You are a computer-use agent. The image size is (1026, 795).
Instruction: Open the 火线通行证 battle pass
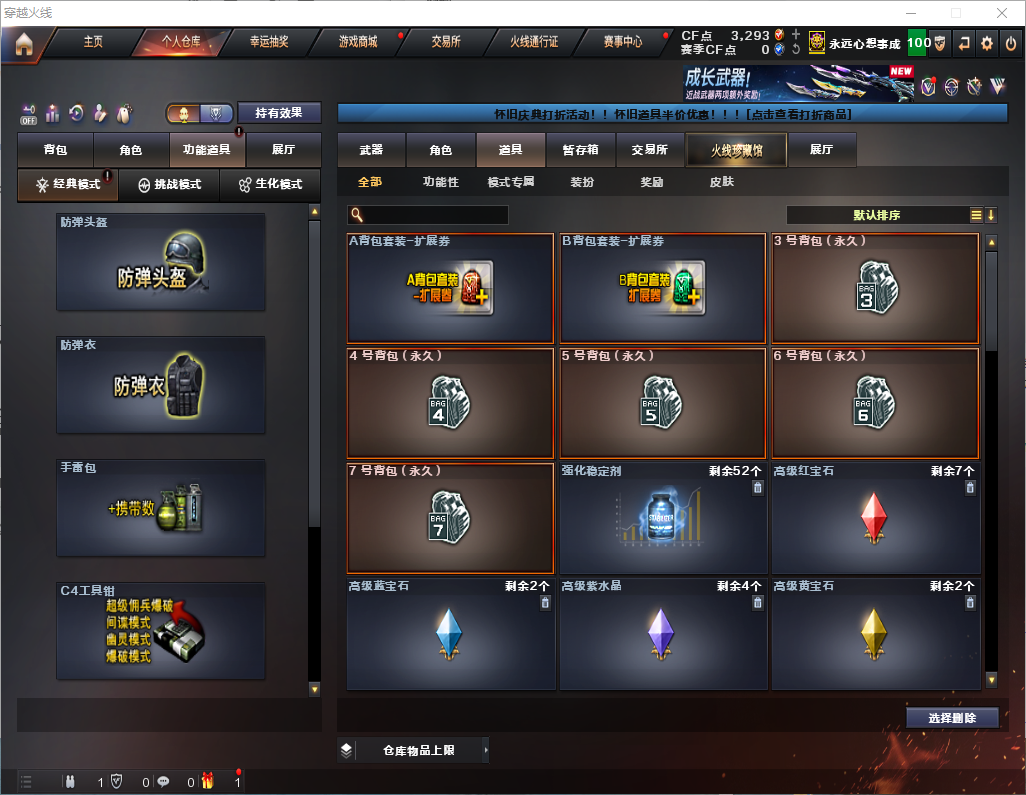pyautogui.click(x=534, y=43)
